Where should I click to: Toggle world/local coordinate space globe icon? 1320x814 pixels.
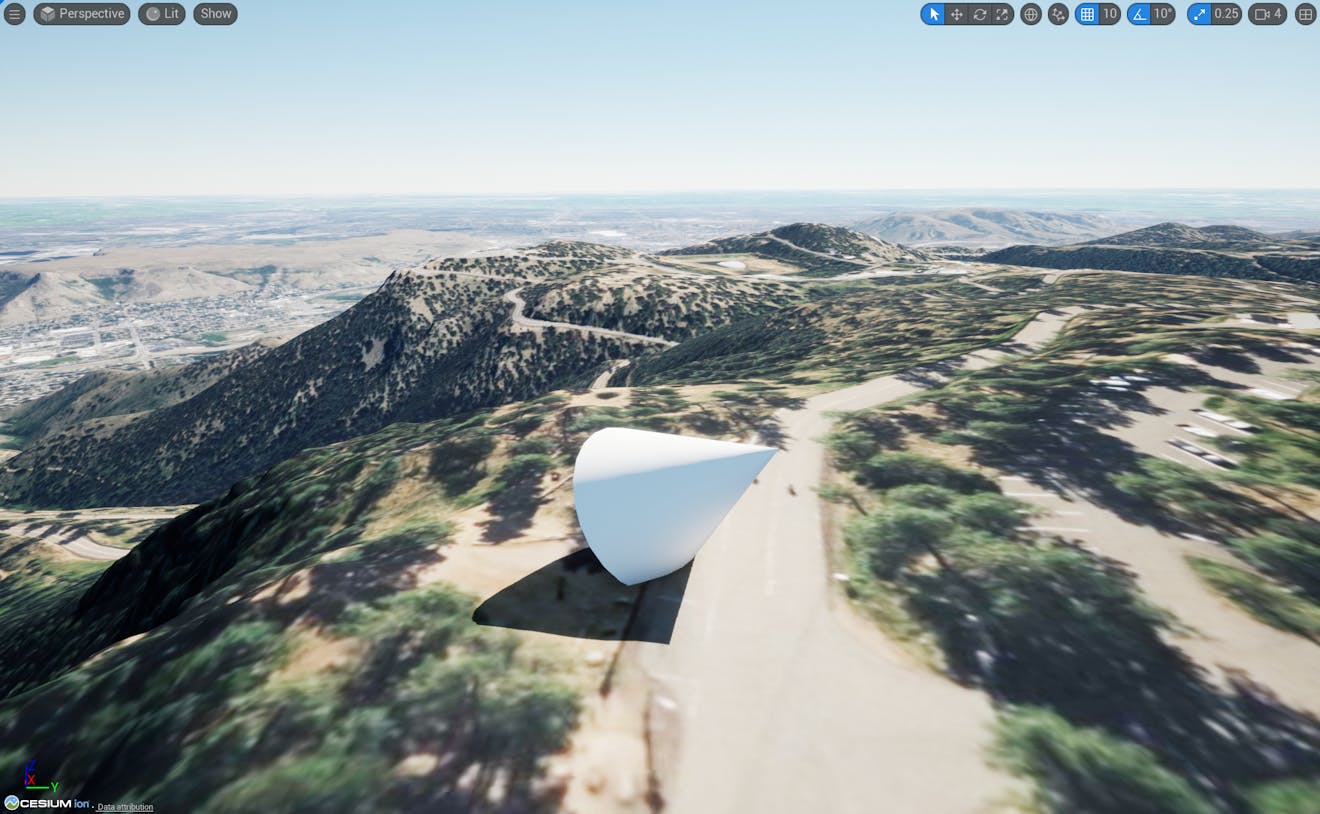(x=1030, y=14)
